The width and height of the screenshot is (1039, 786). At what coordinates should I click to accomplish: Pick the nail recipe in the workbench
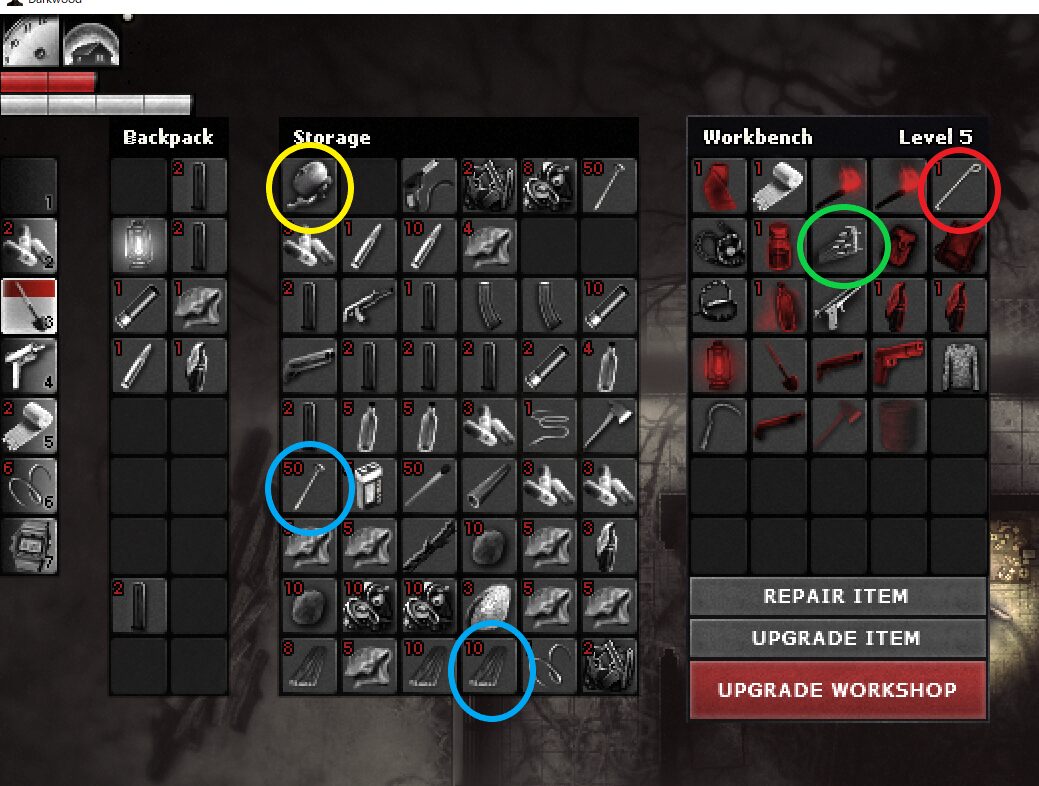click(x=959, y=187)
